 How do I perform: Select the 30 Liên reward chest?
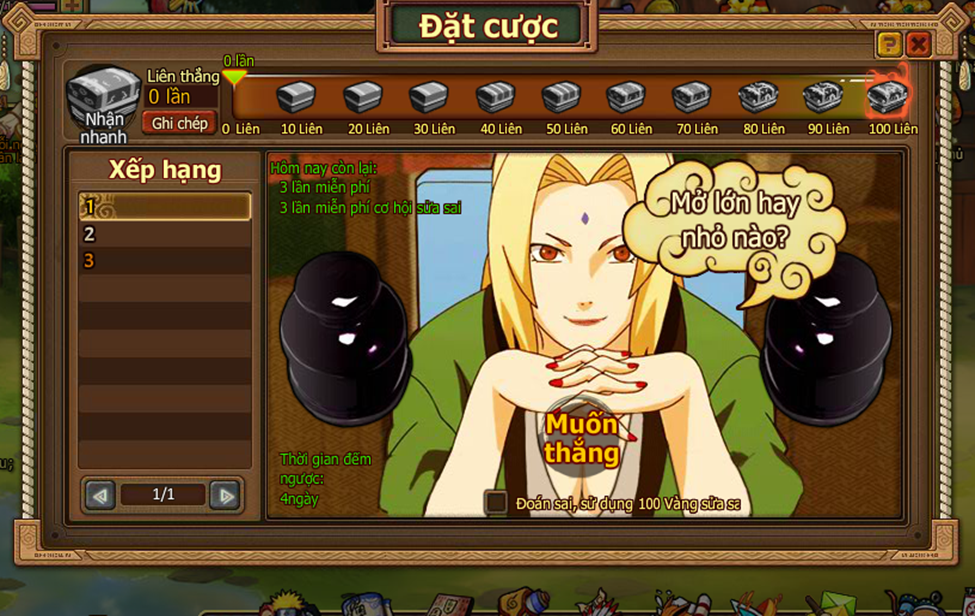click(428, 98)
